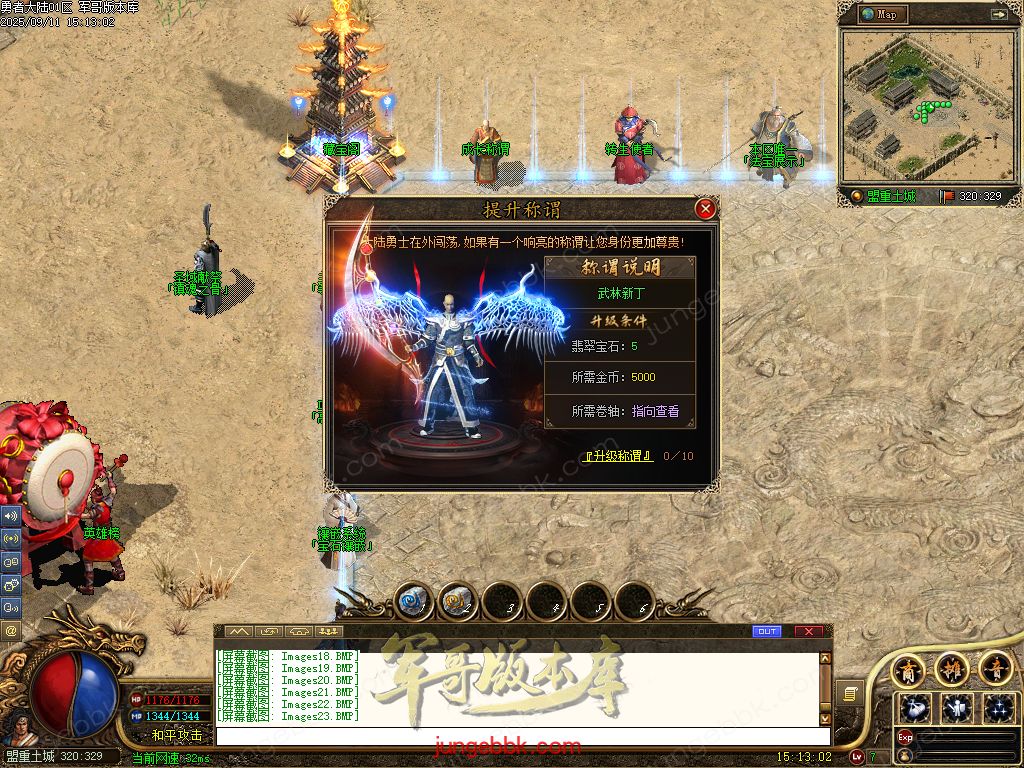Toggle the 音 sound round button
Image resolution: width=1024 pixels, height=768 pixels.
coord(996,668)
